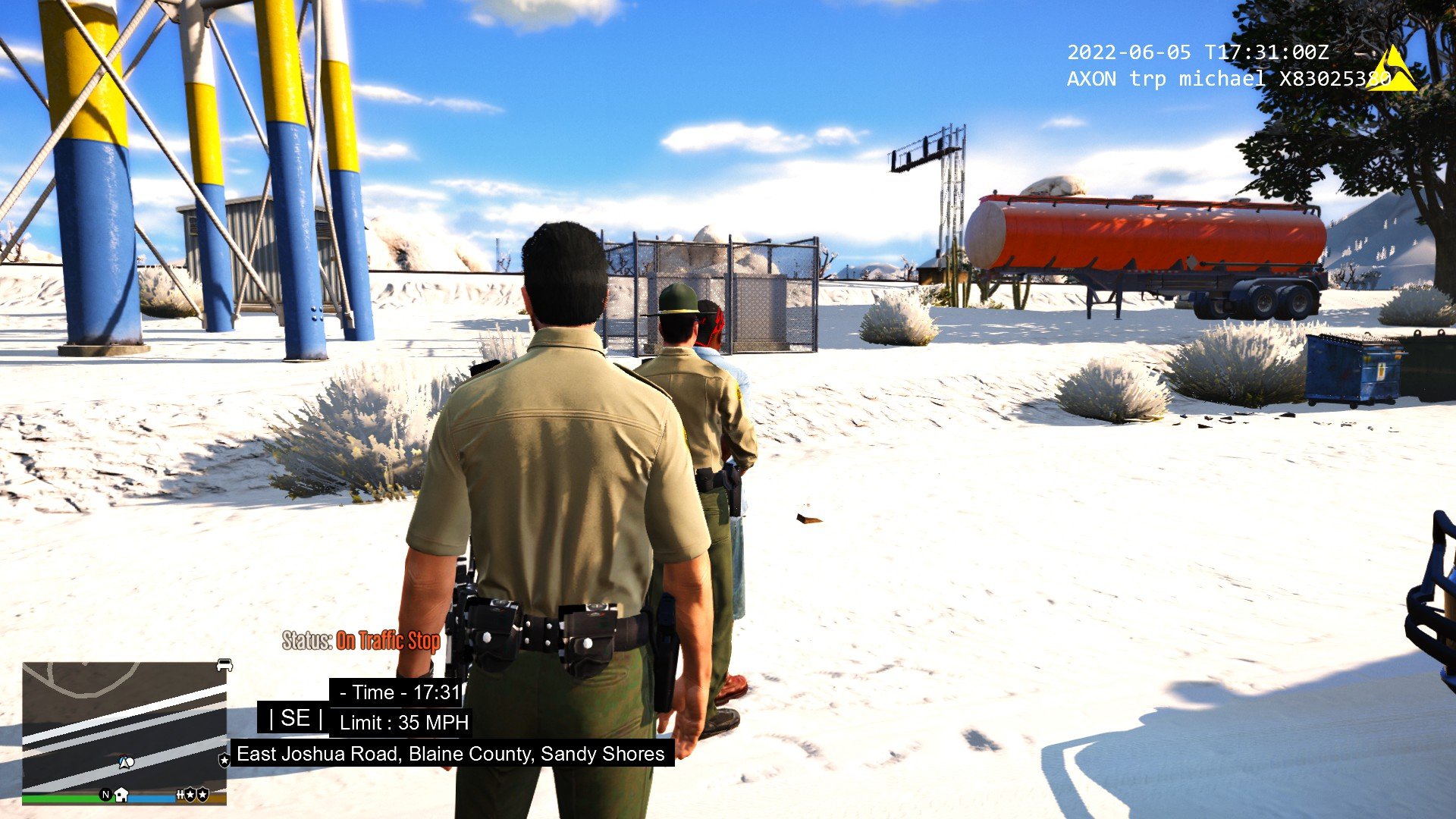The height and width of the screenshot is (819, 1456).
Task: Click the yellow AXON bodycam logo
Action: click(x=1392, y=71)
